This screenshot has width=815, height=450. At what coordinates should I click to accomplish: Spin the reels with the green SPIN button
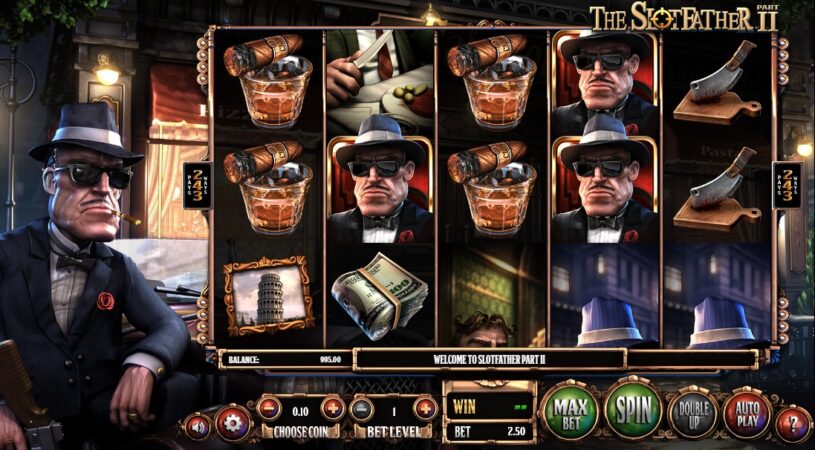[633, 410]
